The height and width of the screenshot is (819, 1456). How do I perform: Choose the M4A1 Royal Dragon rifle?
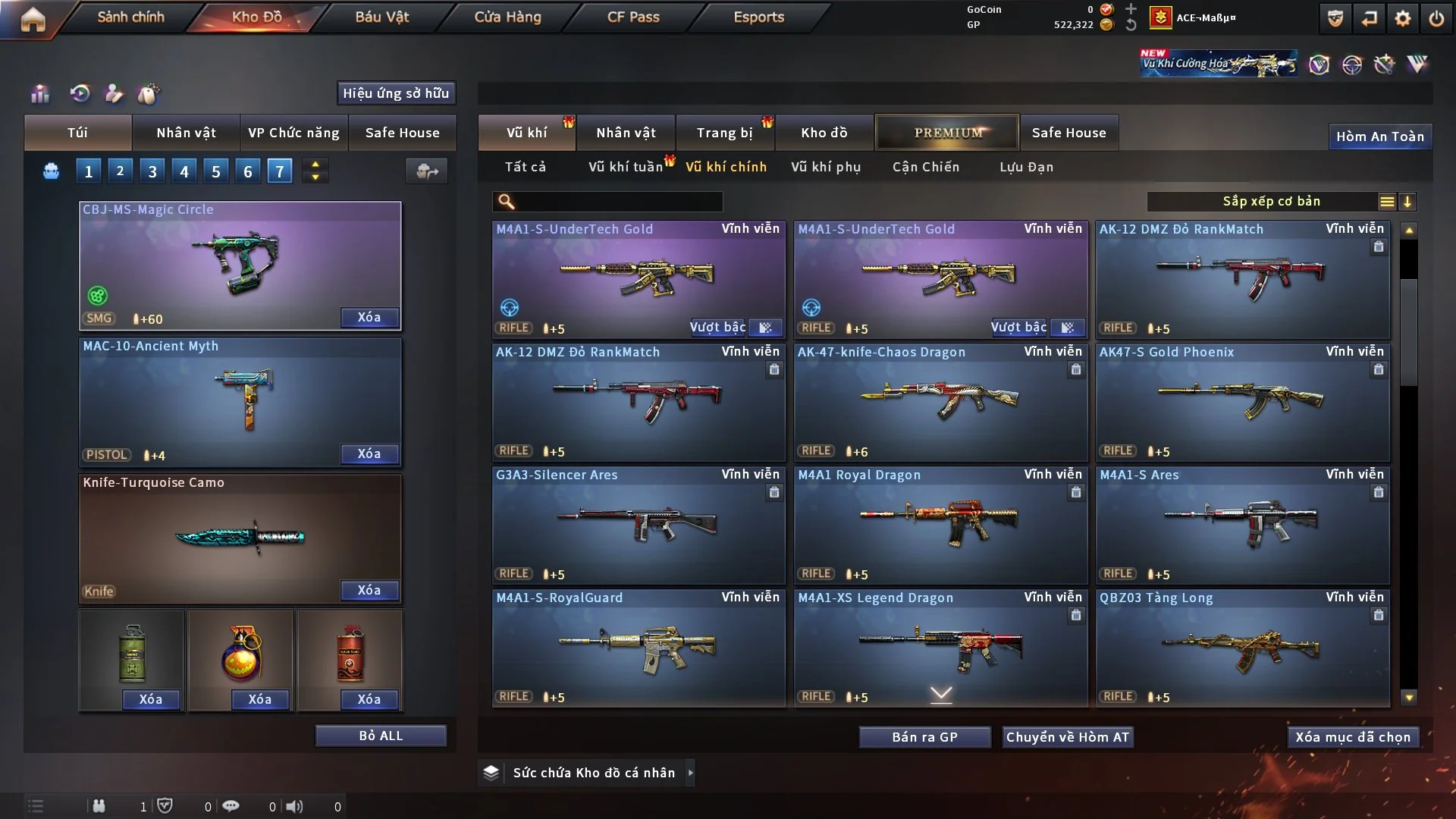point(940,525)
